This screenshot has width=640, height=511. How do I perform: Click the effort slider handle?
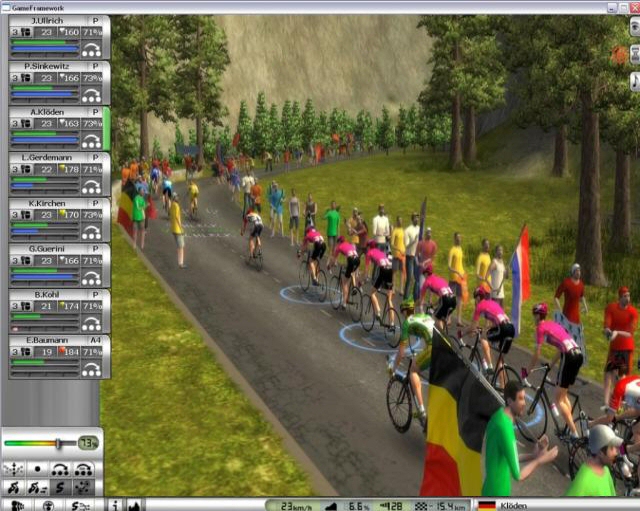(x=59, y=442)
